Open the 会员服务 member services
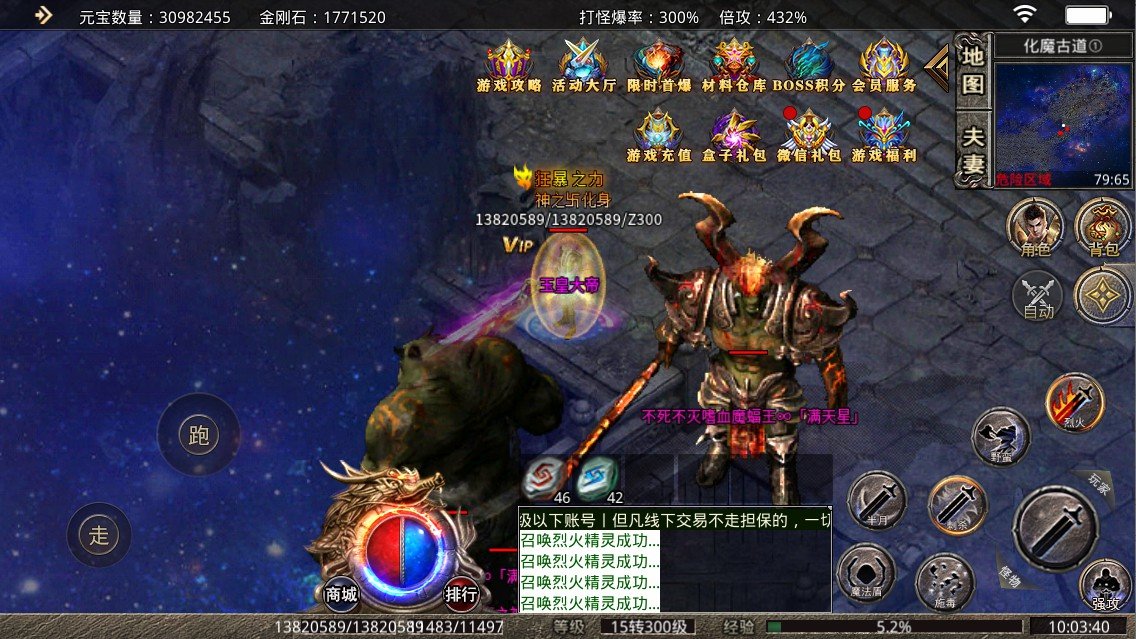1136x639 pixels. coord(884,64)
